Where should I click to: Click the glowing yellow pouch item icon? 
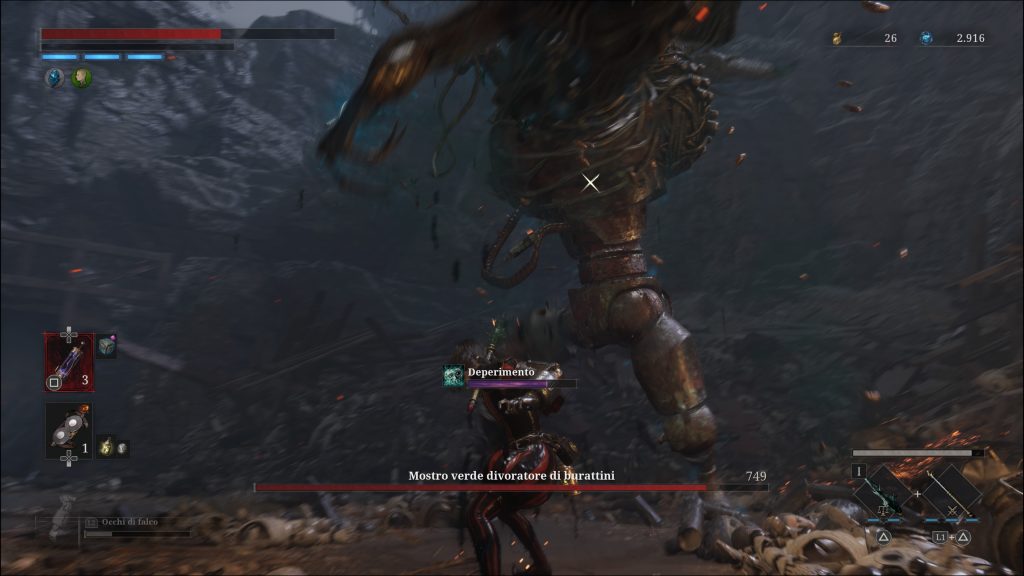click(105, 449)
